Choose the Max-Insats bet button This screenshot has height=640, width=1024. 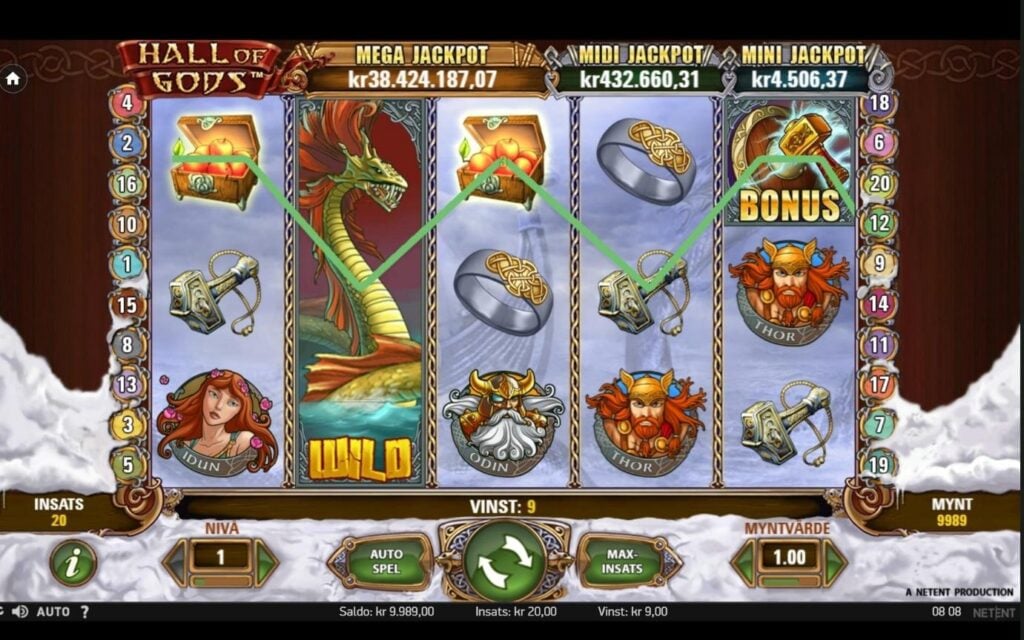621,562
